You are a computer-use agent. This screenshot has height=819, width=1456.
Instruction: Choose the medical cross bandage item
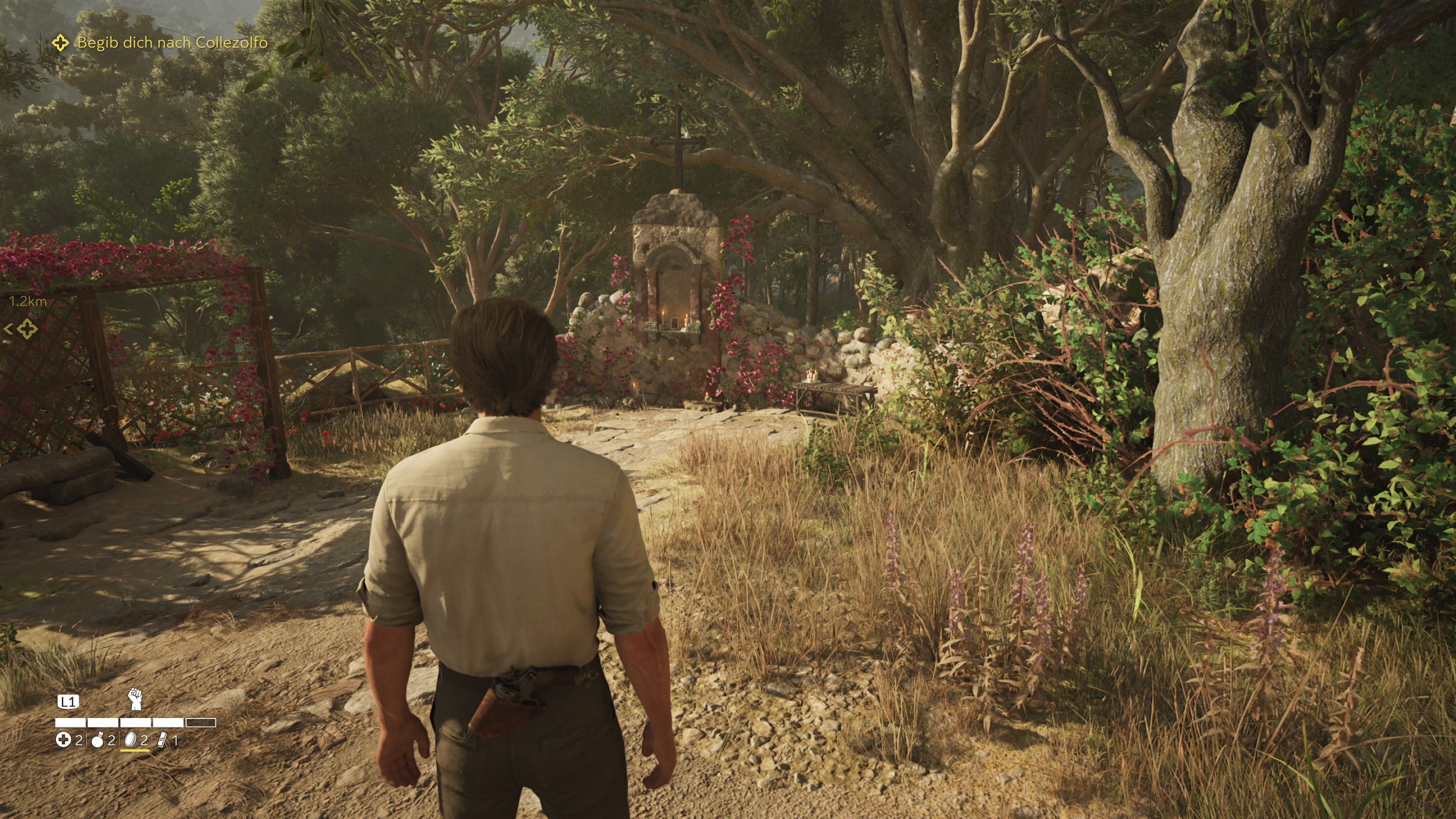point(63,740)
